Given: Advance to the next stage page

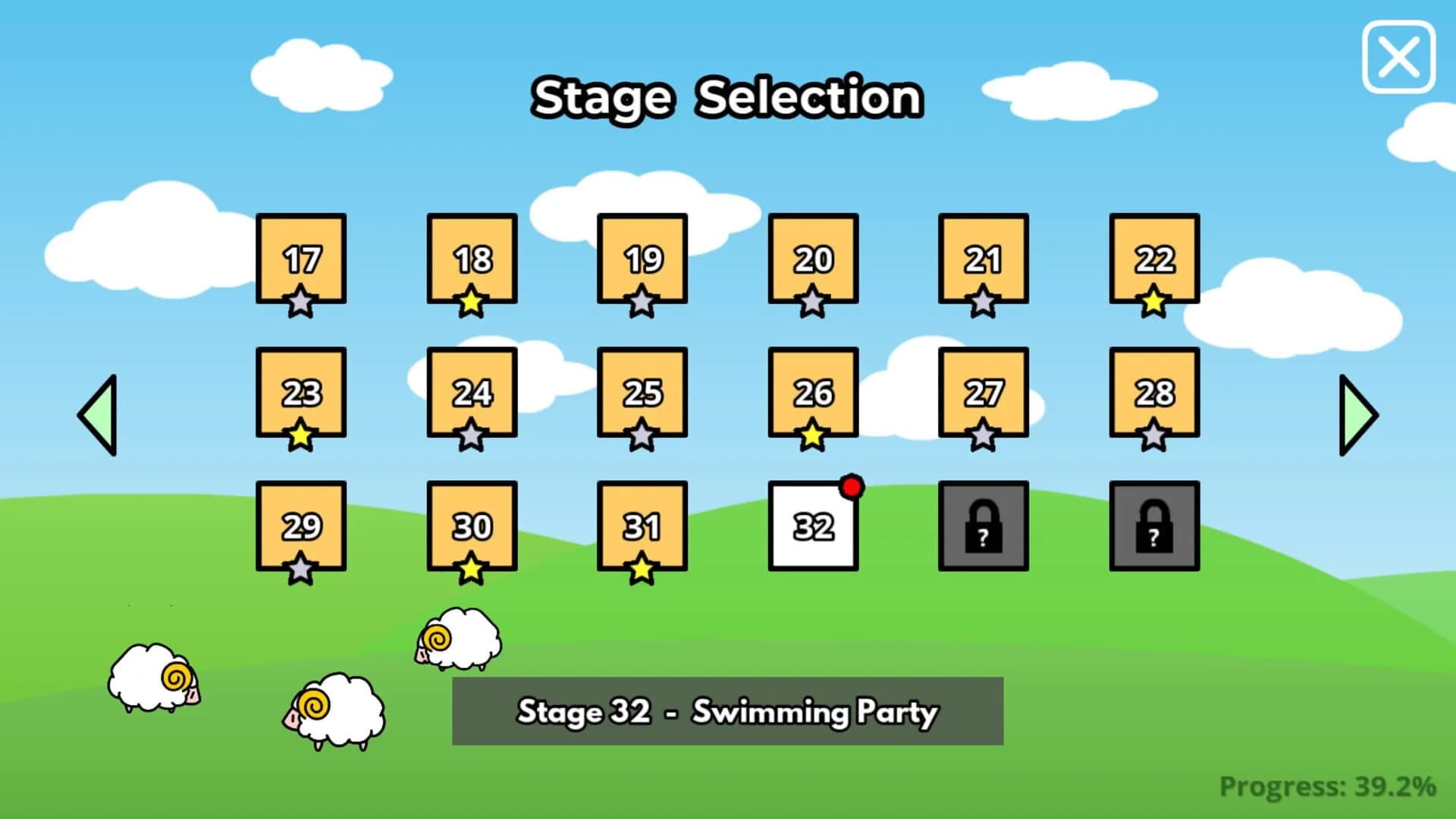Looking at the screenshot, I should (x=1357, y=413).
